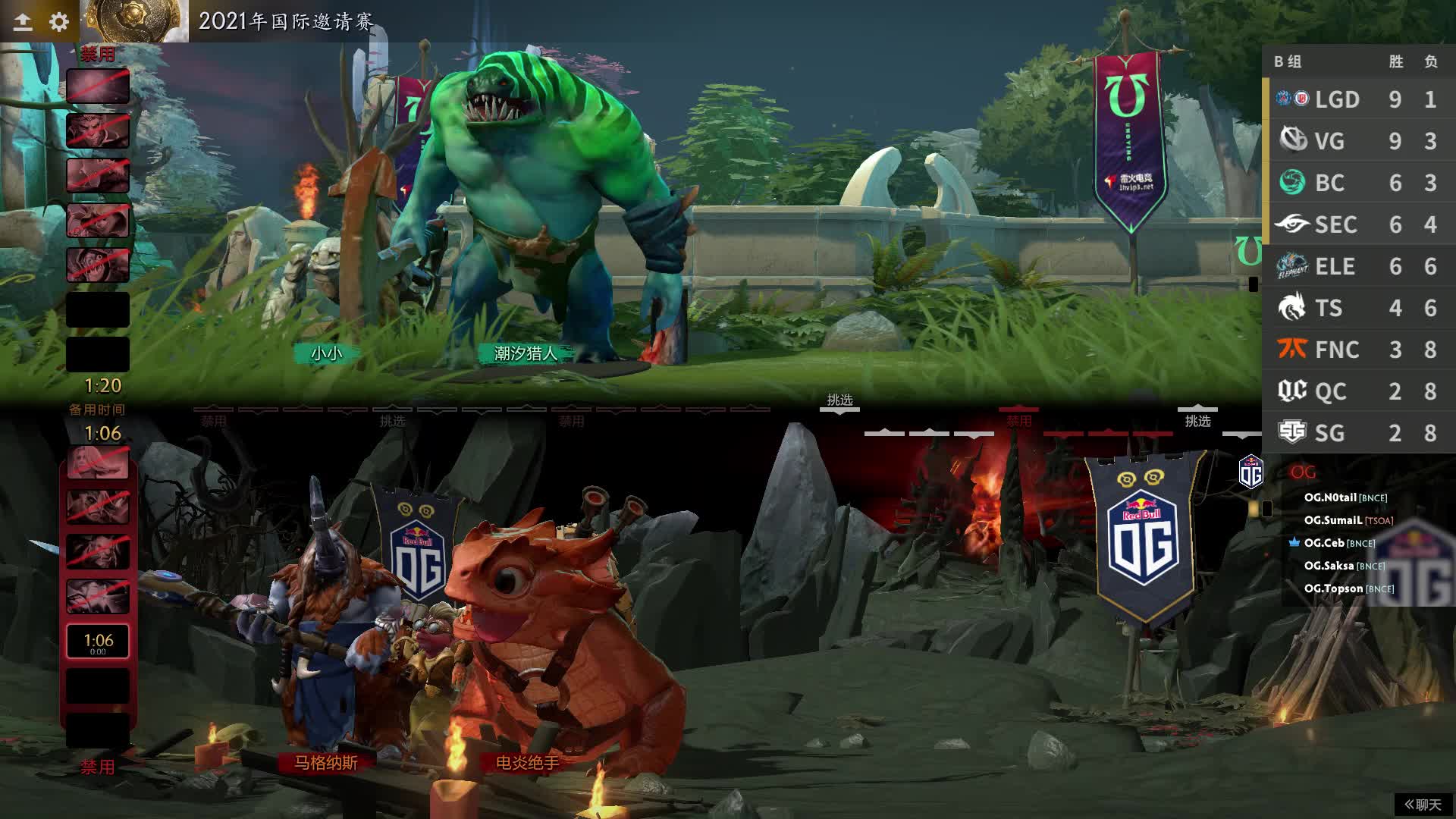Click the upload/share arrow icon top left
The height and width of the screenshot is (819, 1456).
23,22
